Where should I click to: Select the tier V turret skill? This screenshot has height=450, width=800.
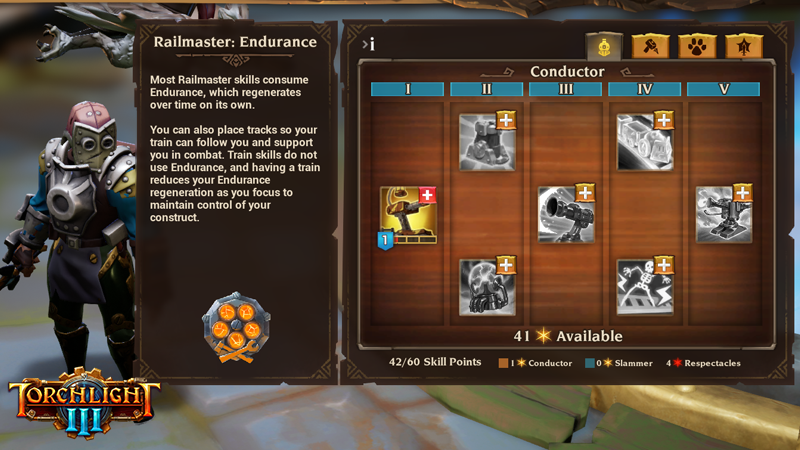723,215
